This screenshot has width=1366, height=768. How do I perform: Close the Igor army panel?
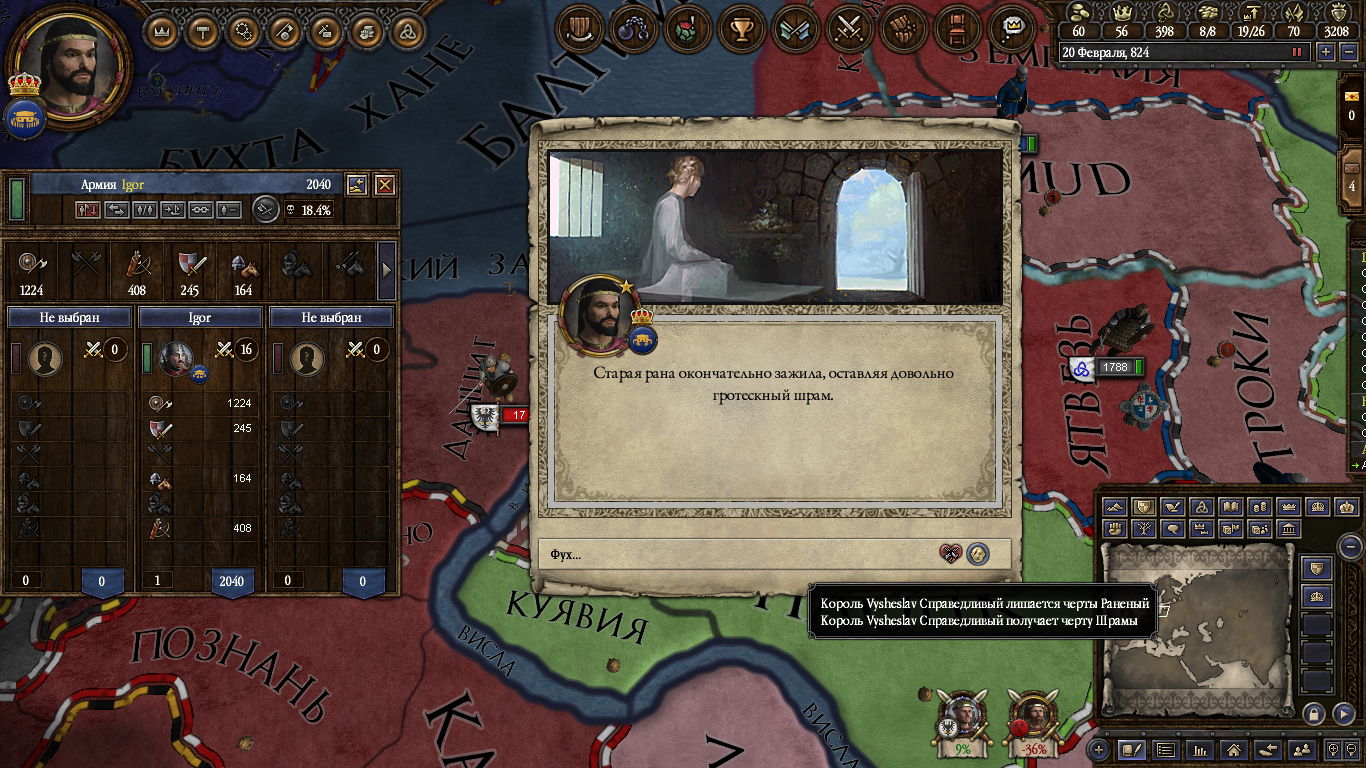384,185
